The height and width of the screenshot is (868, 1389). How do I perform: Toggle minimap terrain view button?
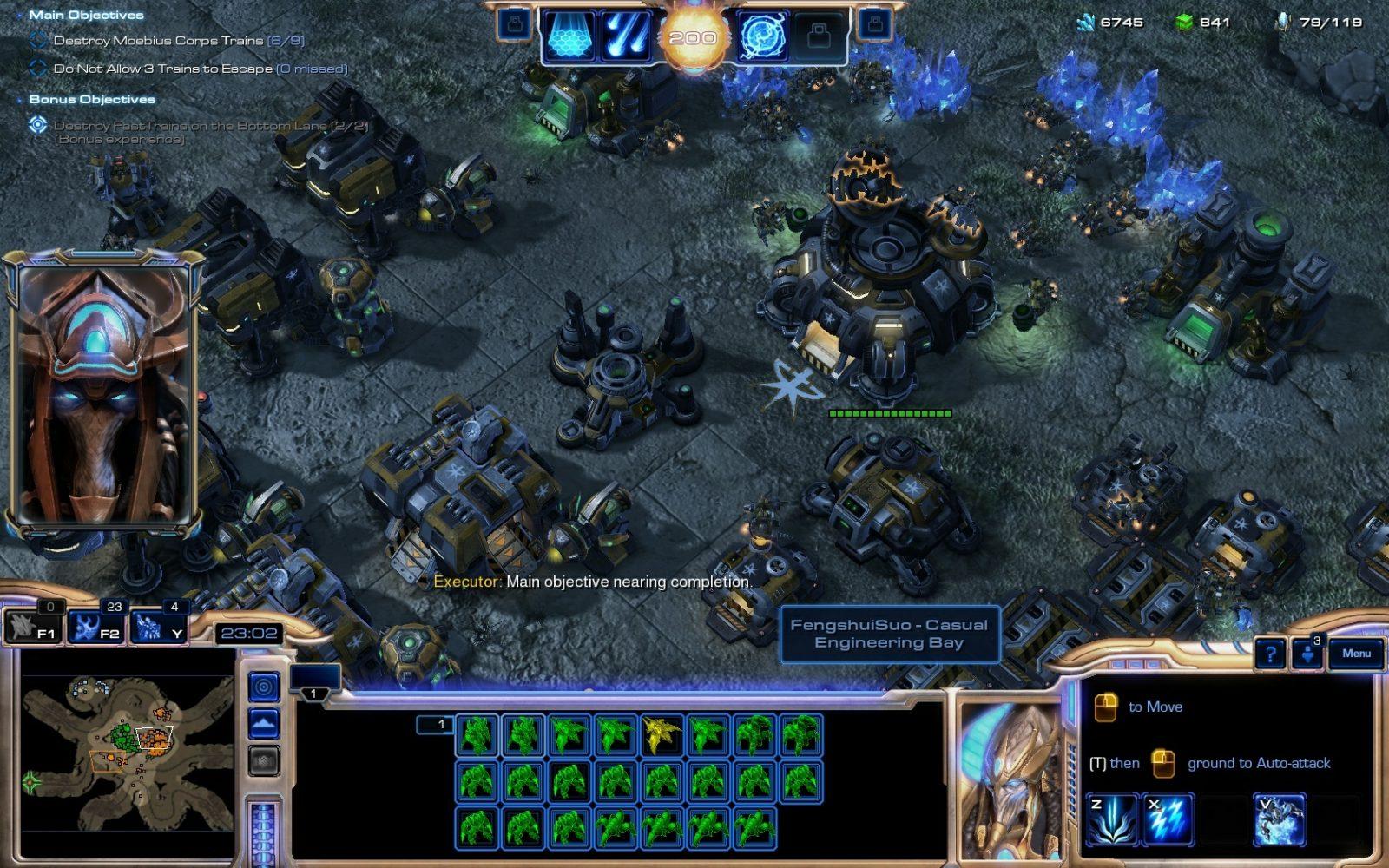point(264,723)
